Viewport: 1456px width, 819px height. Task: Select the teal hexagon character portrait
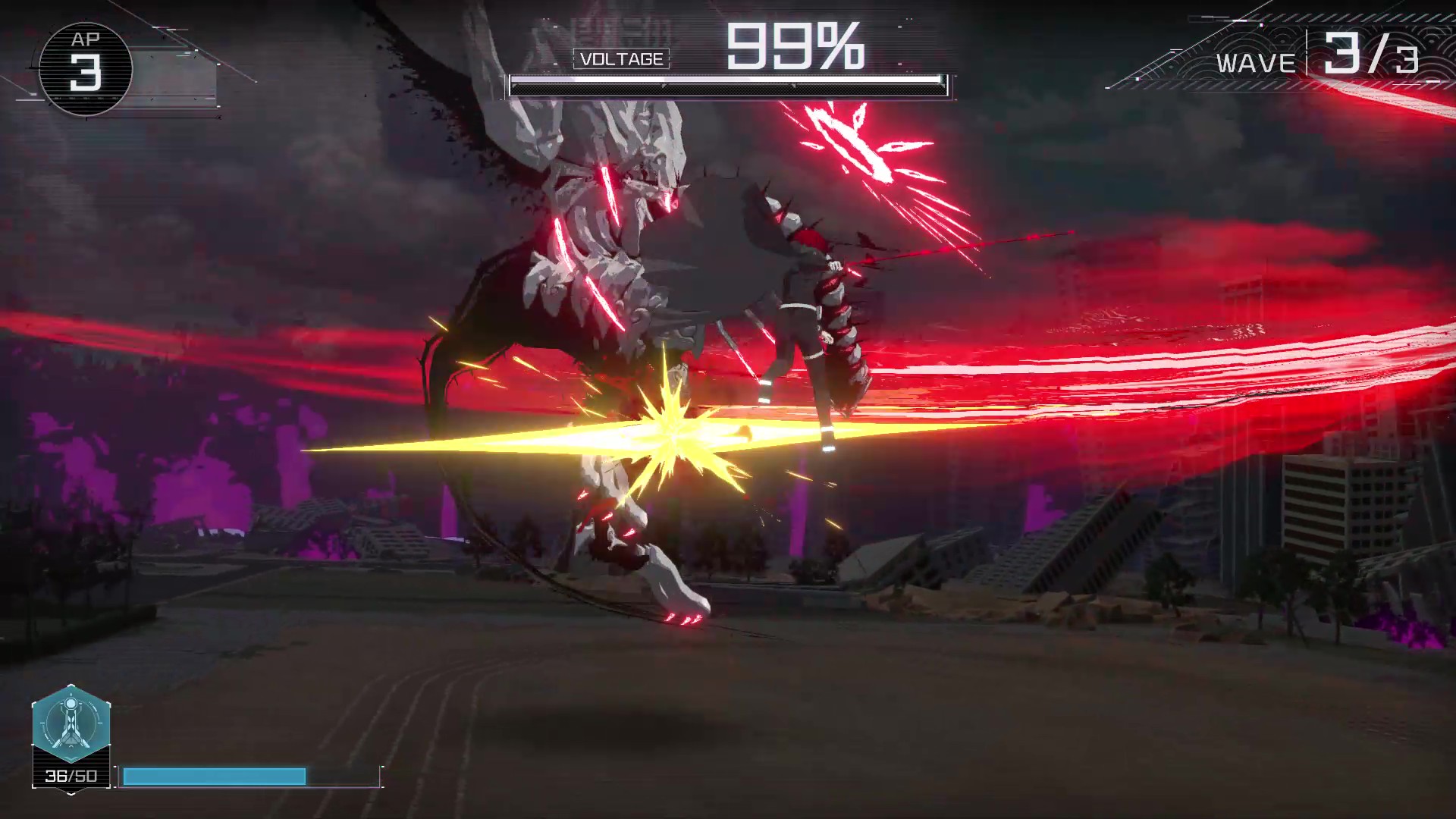(71, 723)
